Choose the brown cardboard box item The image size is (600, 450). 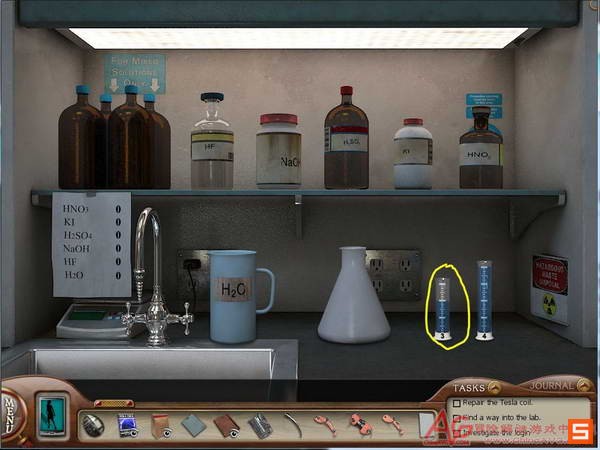pos(161,425)
